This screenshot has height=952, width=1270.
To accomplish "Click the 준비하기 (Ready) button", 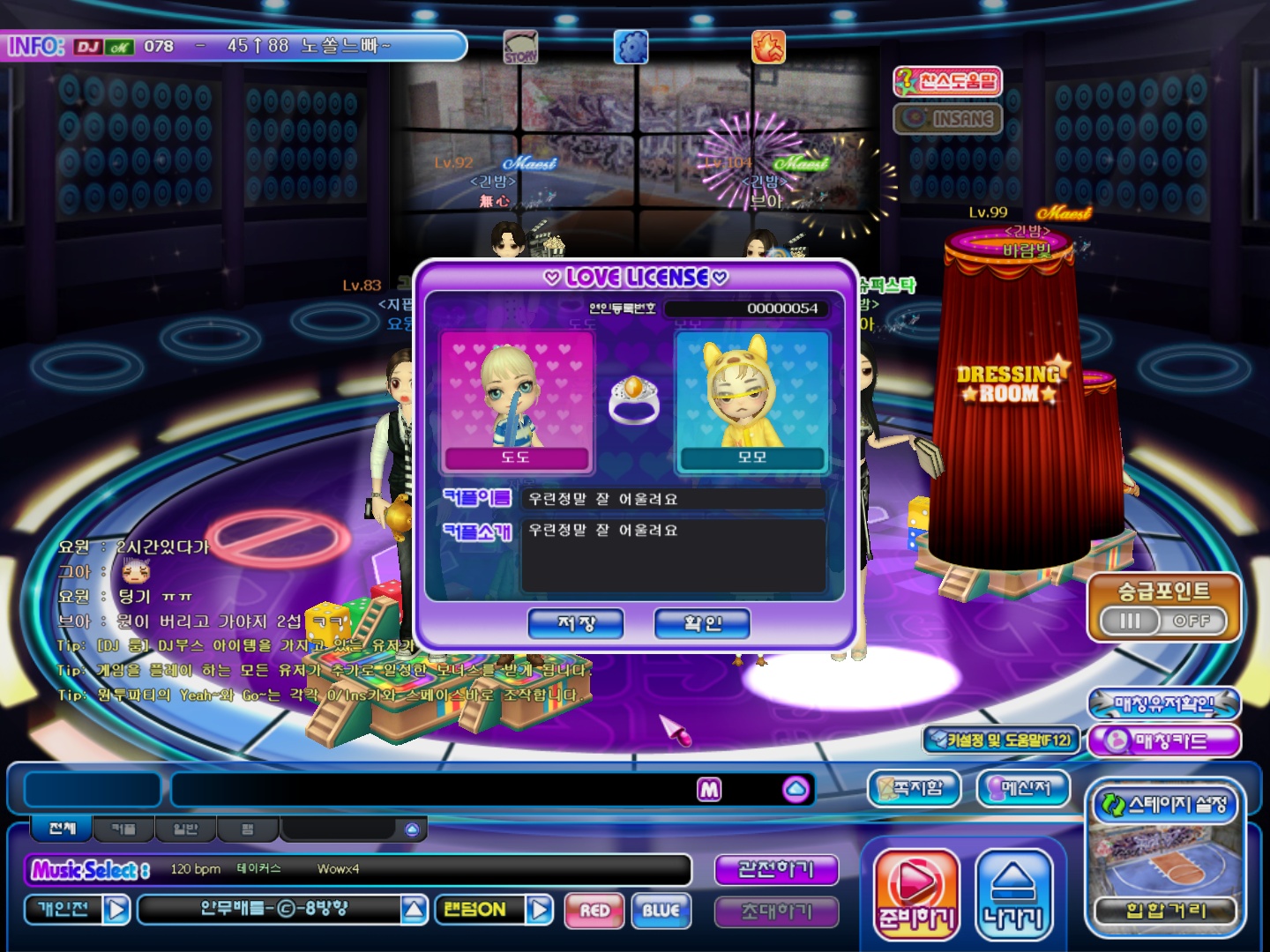I will pos(916,895).
